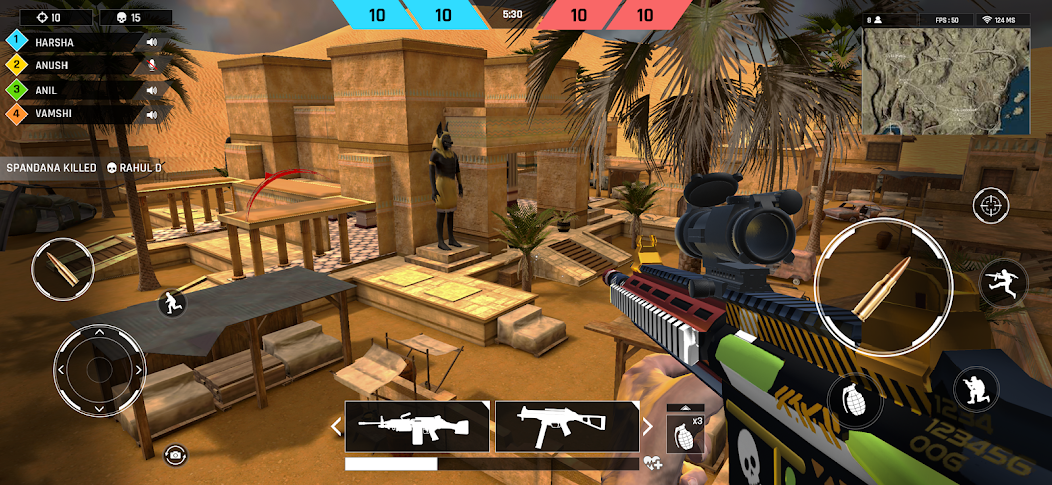
Task: Toggle sprint with the running figure icon
Action: [172, 302]
